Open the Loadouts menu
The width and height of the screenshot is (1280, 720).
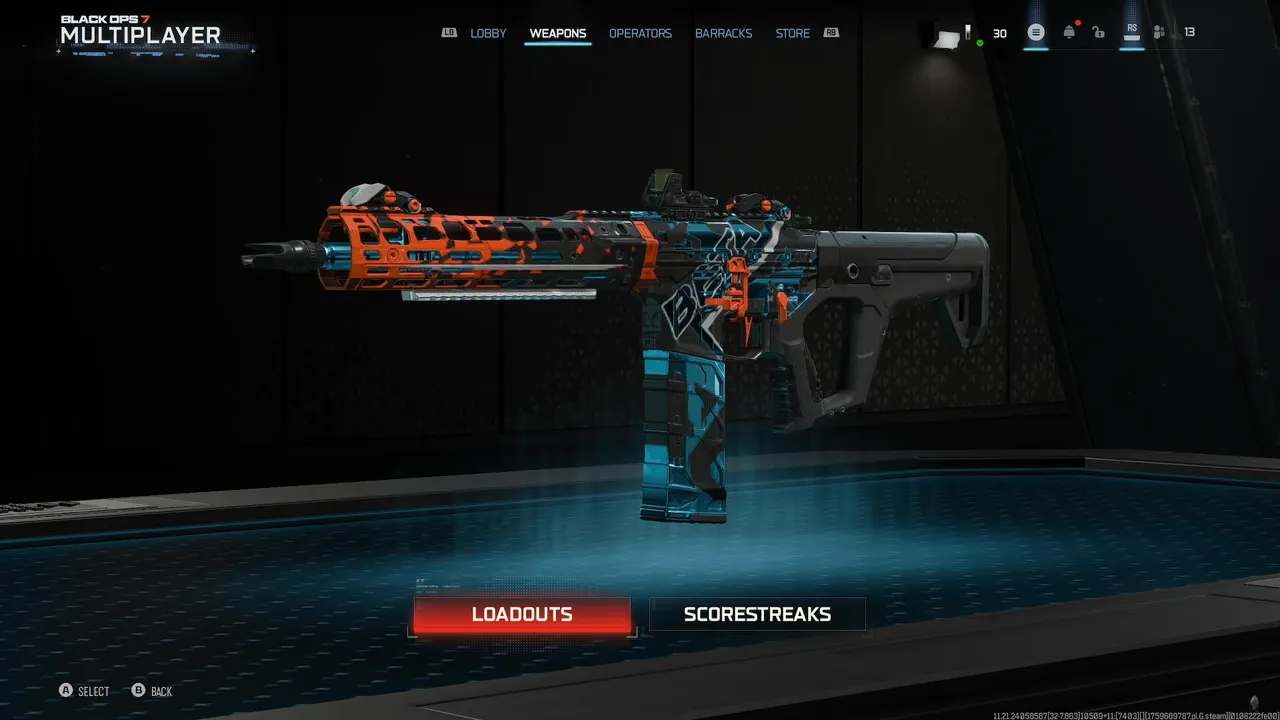point(522,615)
